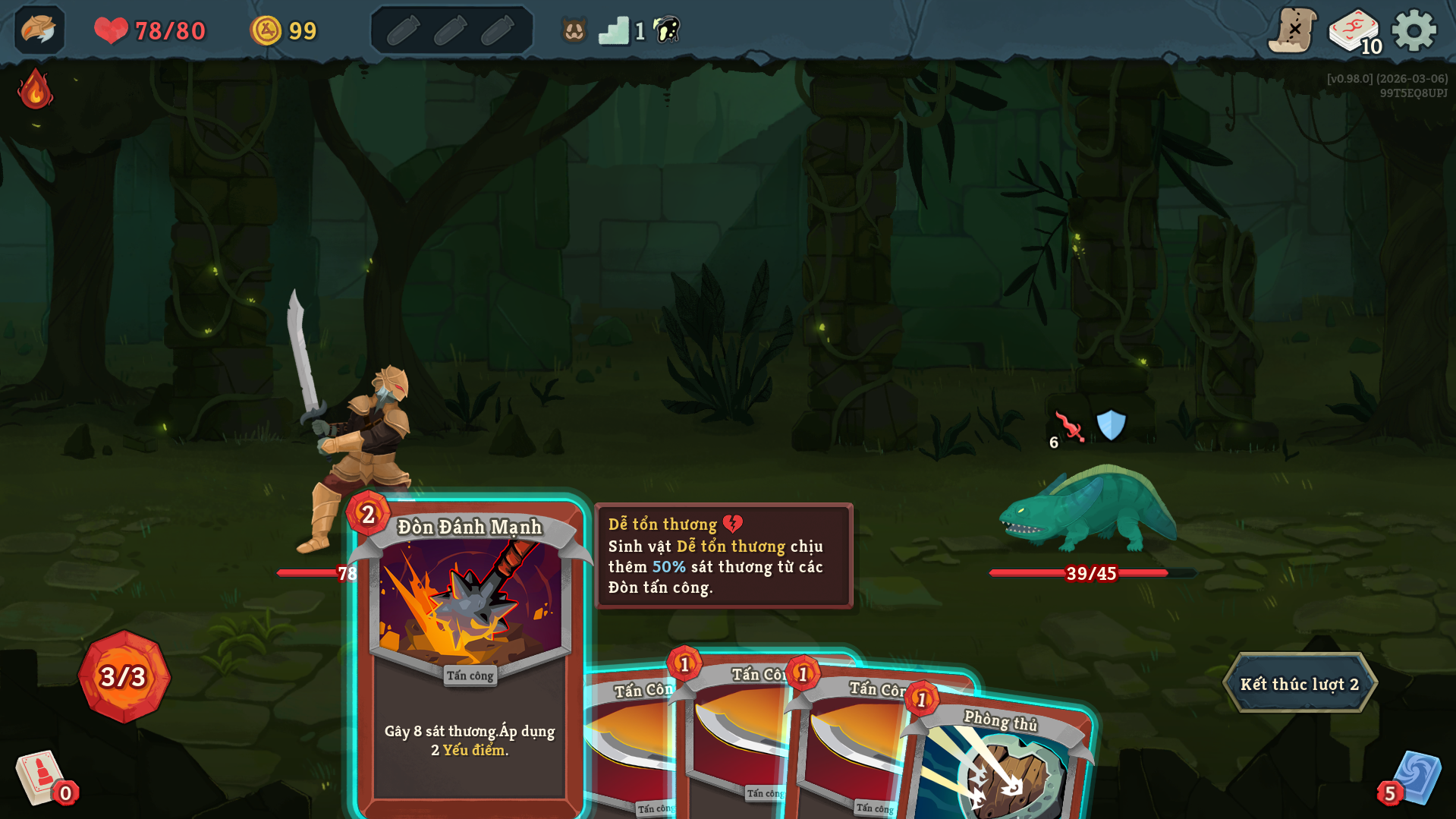Click the cat face icon
The width and height of the screenshot is (1456, 819).
coord(574,31)
